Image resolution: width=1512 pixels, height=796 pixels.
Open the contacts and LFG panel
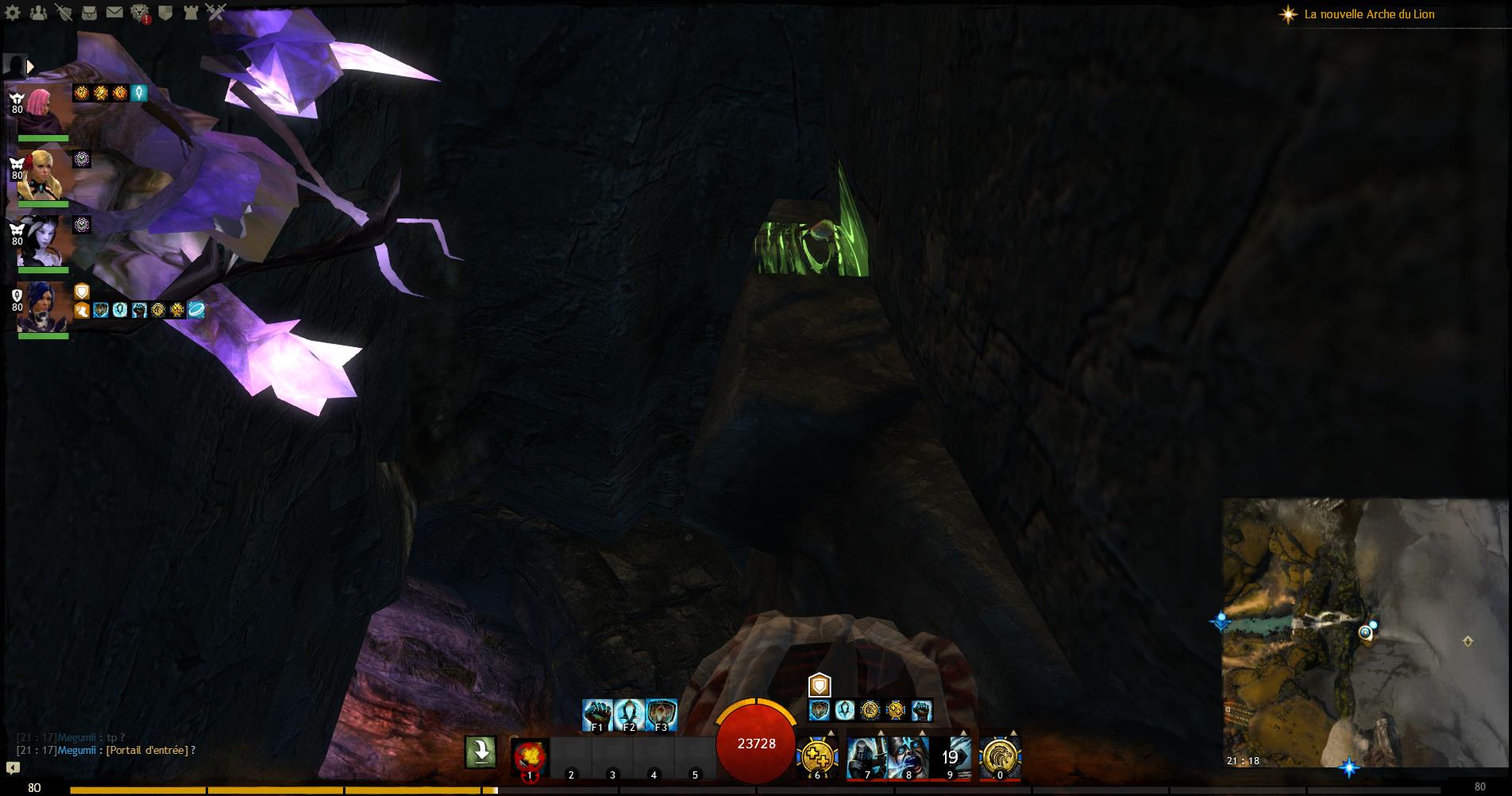pyautogui.click(x=38, y=12)
